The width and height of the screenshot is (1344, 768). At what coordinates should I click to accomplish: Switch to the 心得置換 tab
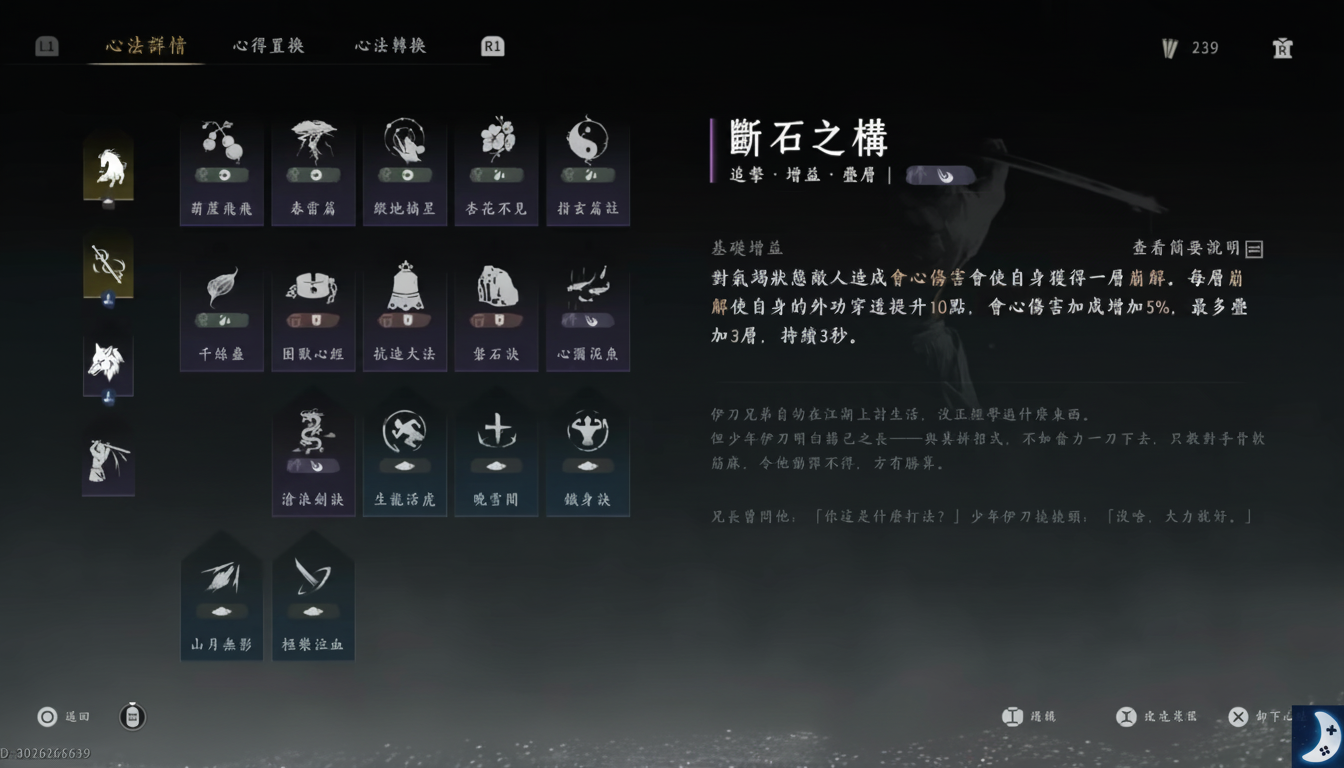267,45
